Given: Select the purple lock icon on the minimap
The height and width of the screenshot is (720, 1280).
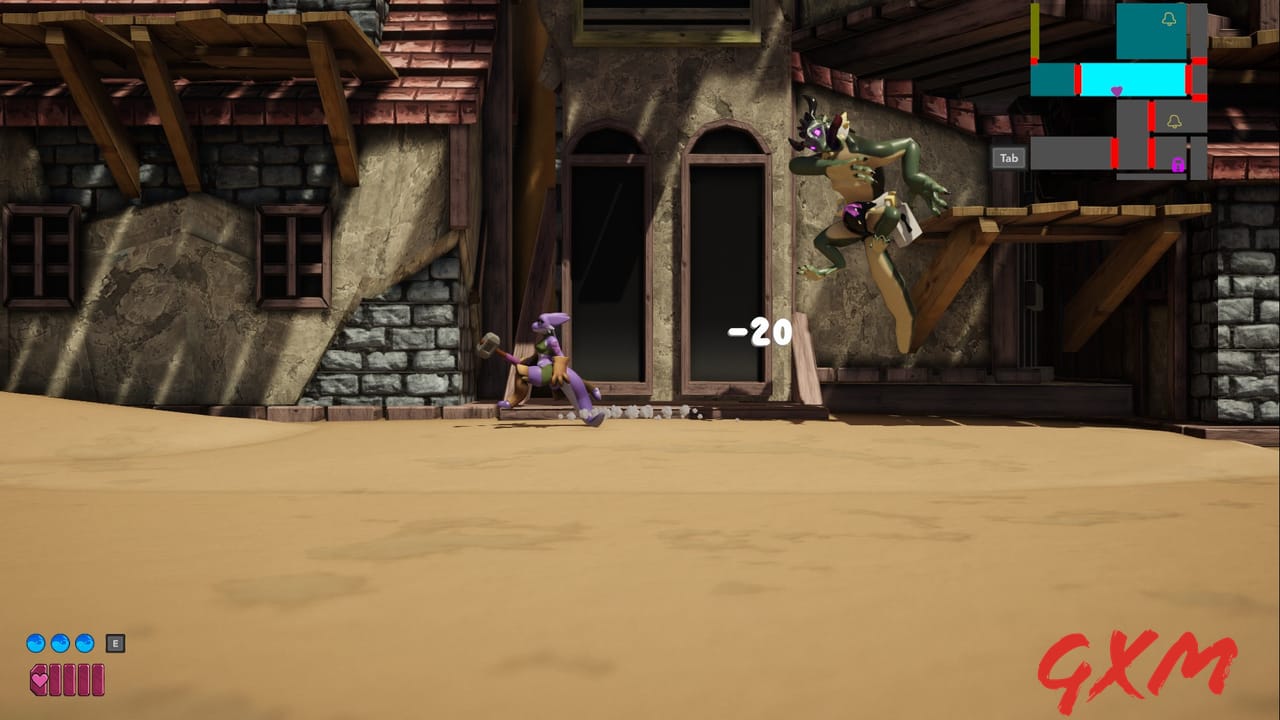Looking at the screenshot, I should [1176, 165].
